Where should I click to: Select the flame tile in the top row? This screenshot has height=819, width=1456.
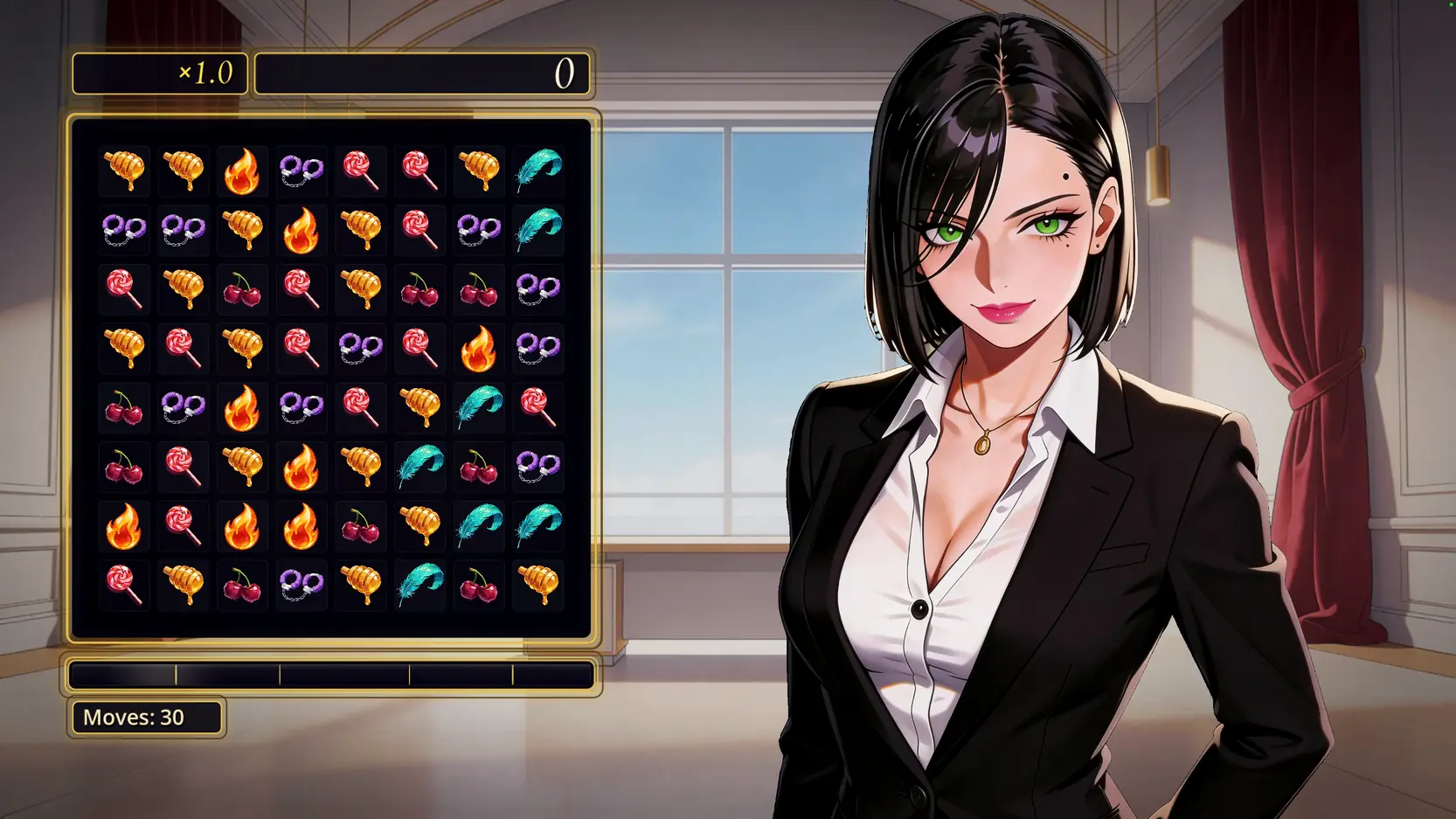pyautogui.click(x=242, y=170)
